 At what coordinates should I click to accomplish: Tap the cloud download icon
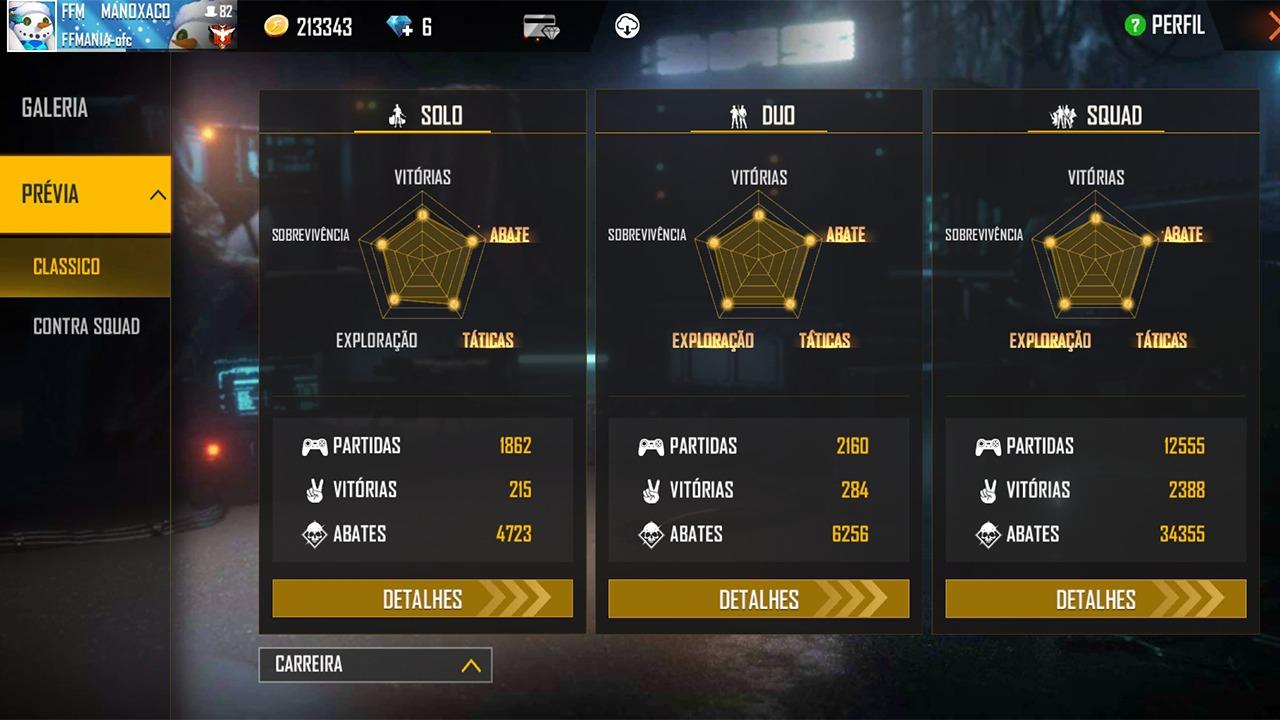click(627, 27)
